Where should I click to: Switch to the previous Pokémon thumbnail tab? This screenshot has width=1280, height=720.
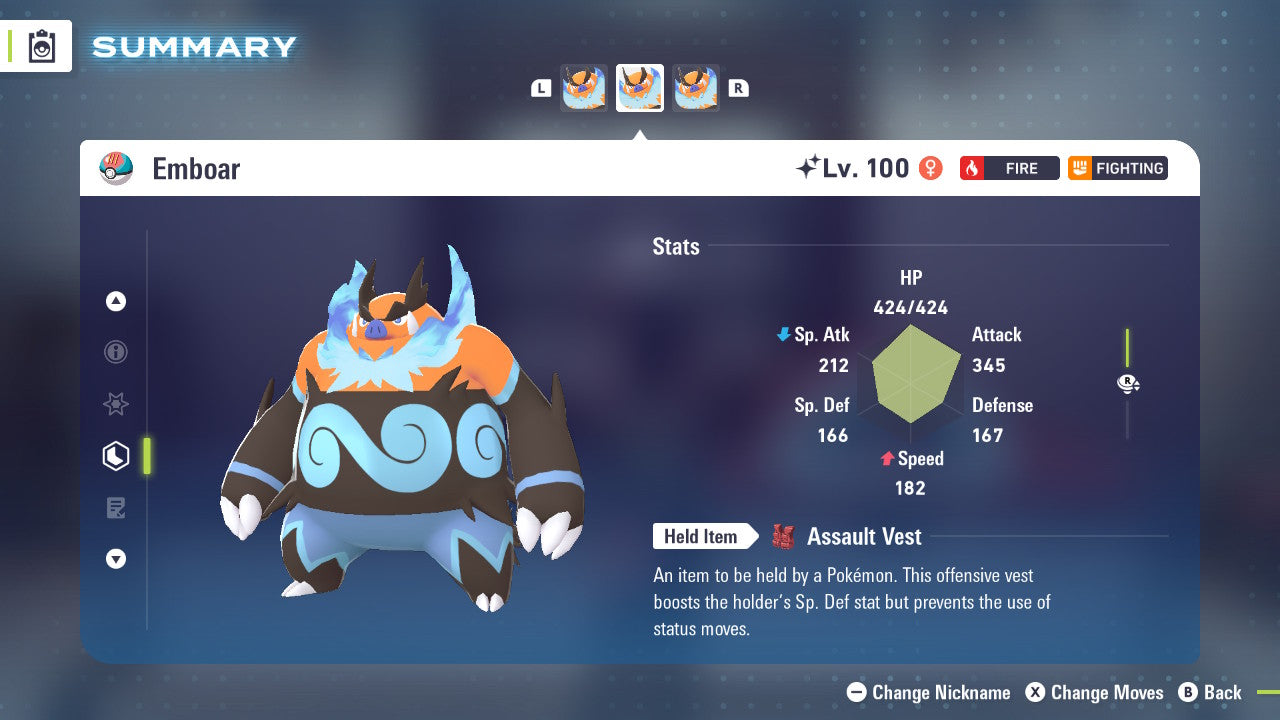[583, 87]
